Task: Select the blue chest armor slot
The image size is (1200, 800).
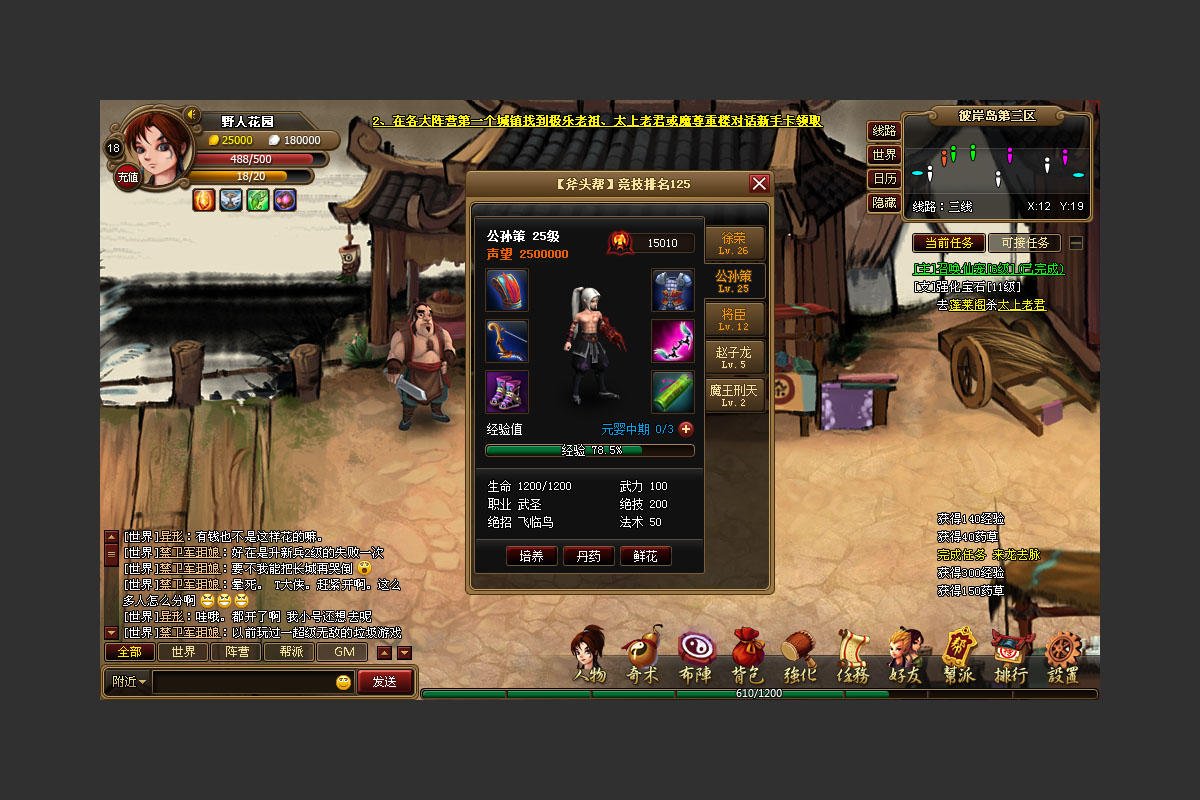Action: click(673, 290)
